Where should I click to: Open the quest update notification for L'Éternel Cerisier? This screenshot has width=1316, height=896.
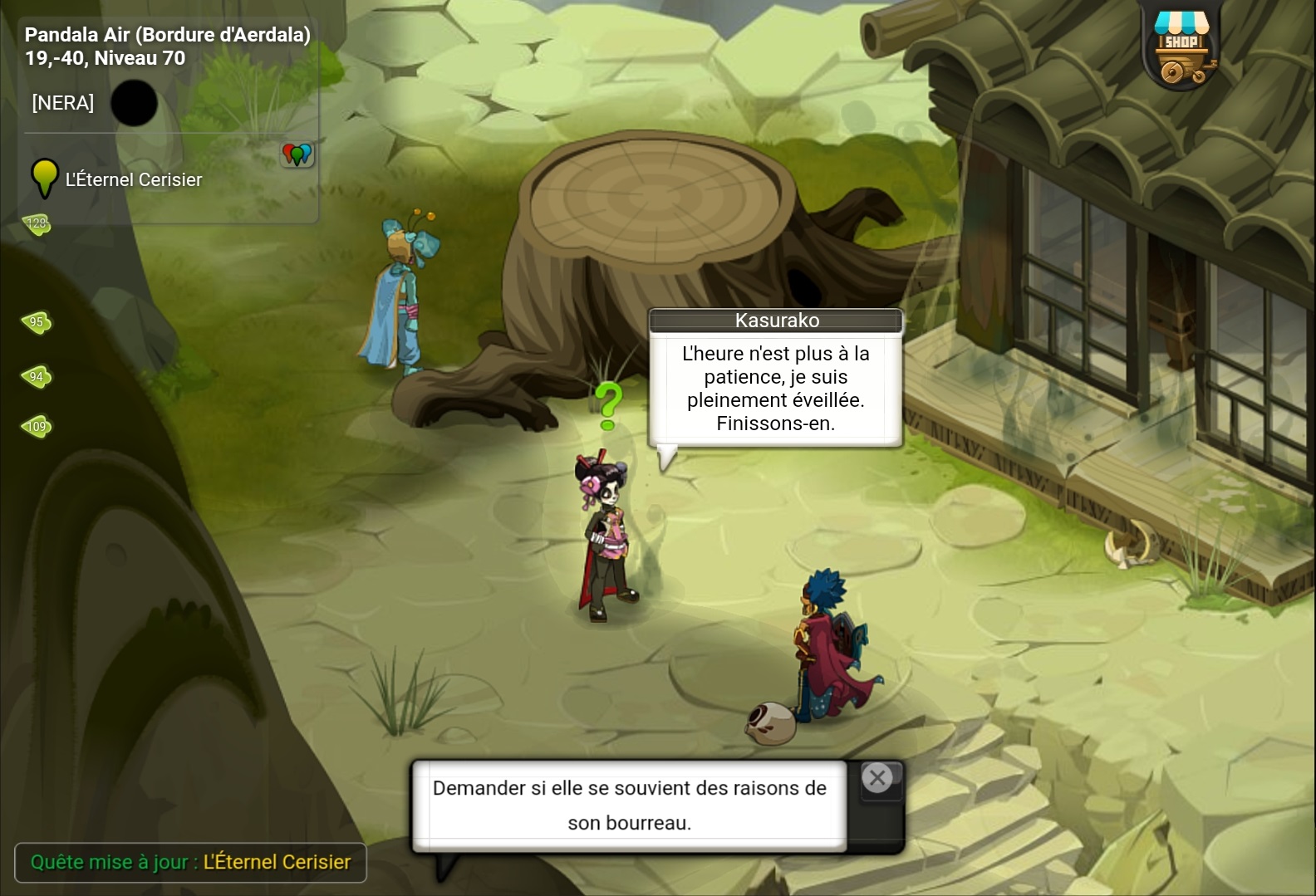point(190,862)
